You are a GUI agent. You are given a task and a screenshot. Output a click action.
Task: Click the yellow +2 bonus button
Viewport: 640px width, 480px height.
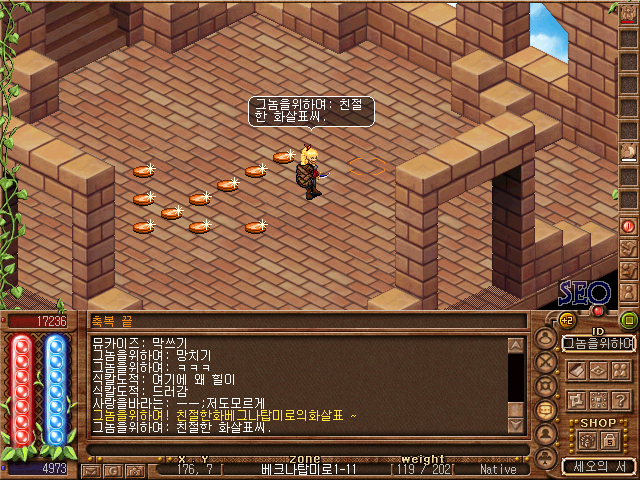(x=564, y=320)
